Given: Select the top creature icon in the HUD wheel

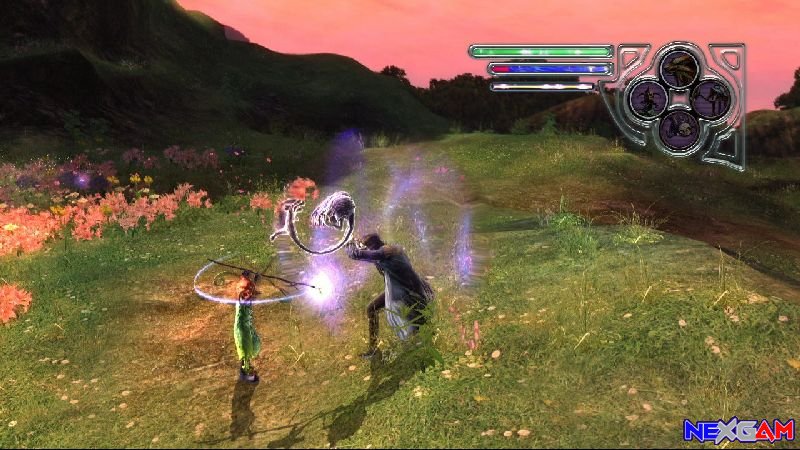Looking at the screenshot, I should 679,66.
